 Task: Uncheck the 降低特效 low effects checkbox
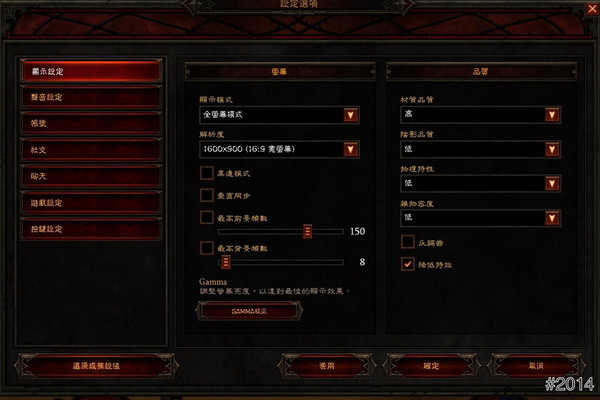pyautogui.click(x=407, y=264)
